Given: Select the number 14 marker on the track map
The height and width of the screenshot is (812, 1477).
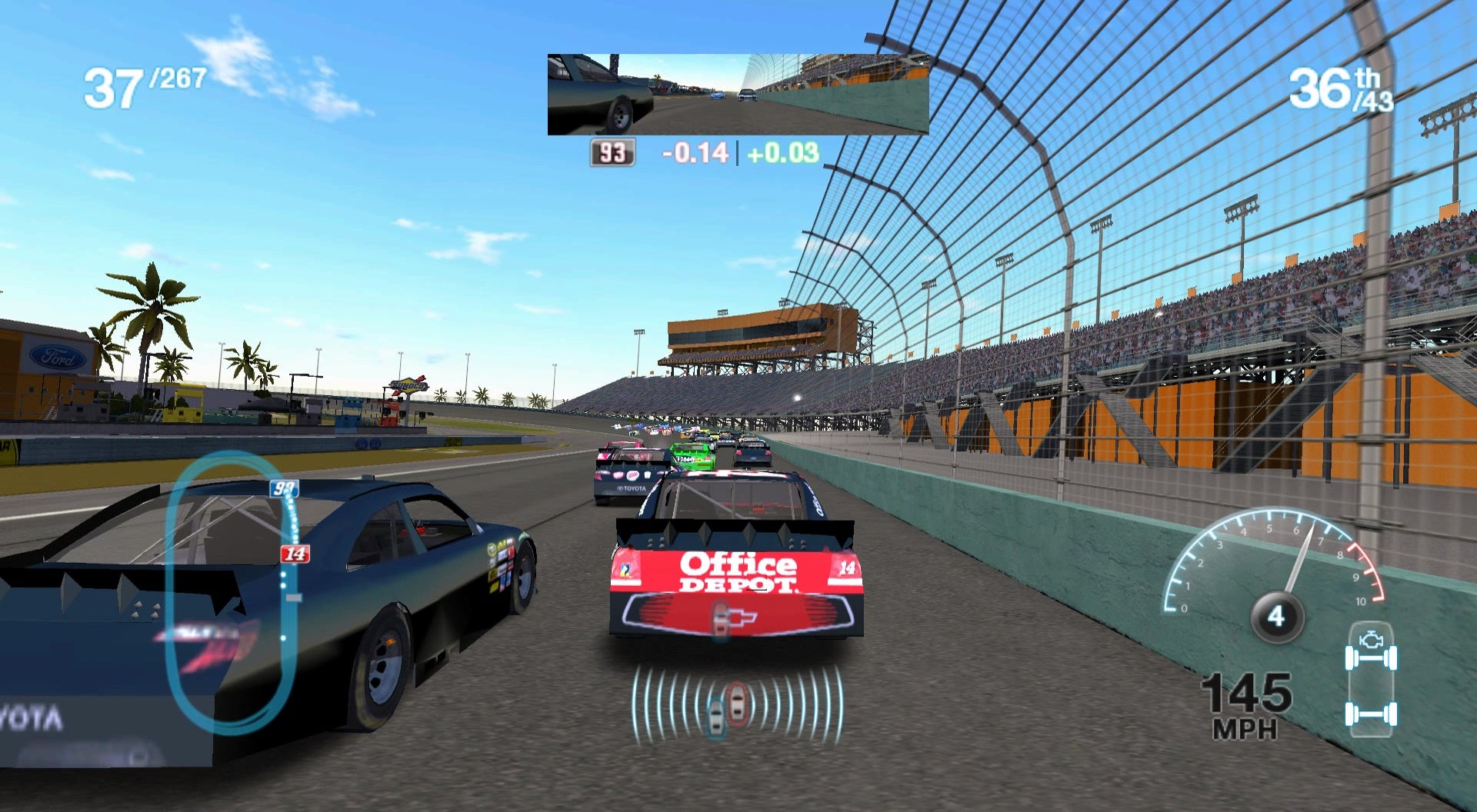Looking at the screenshot, I should coord(295,554).
